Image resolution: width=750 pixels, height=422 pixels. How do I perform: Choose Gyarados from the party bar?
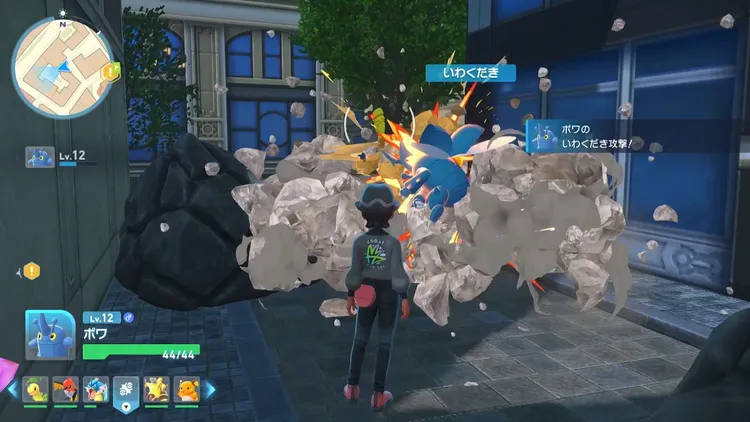point(95,388)
